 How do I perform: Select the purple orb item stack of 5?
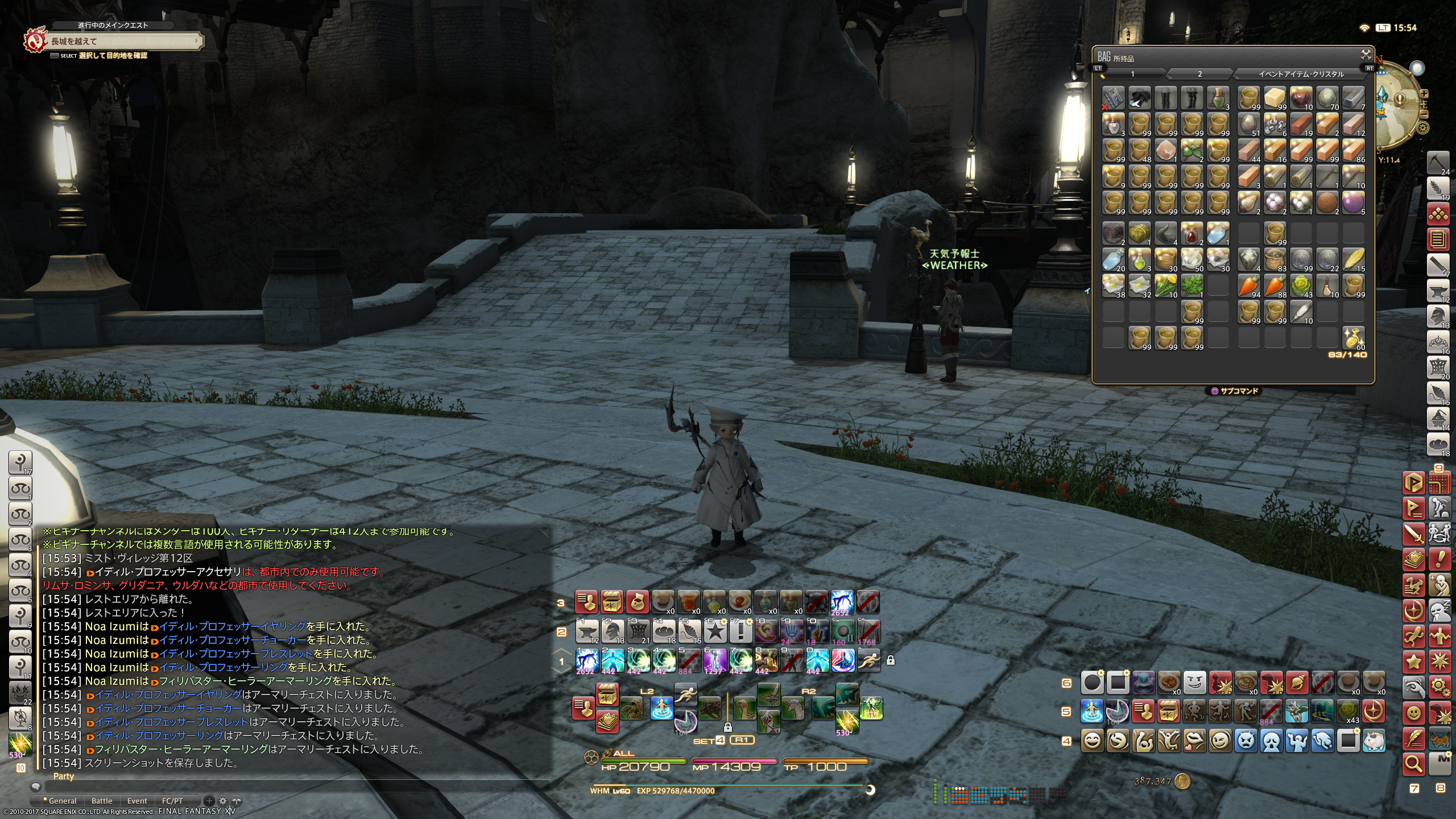coord(1354,202)
